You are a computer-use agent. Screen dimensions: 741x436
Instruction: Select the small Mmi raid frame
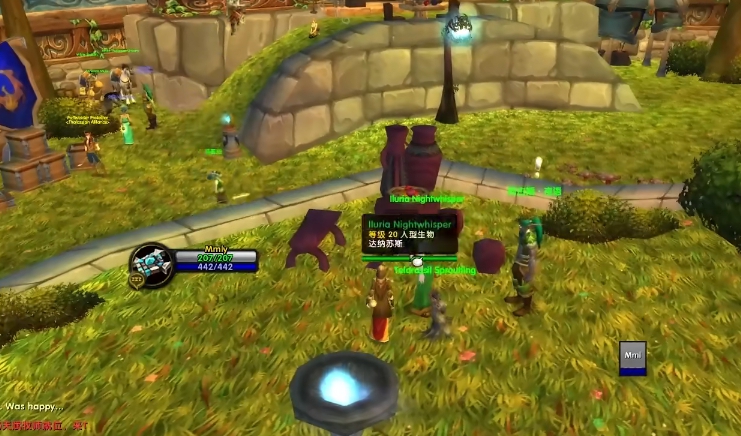coord(632,358)
